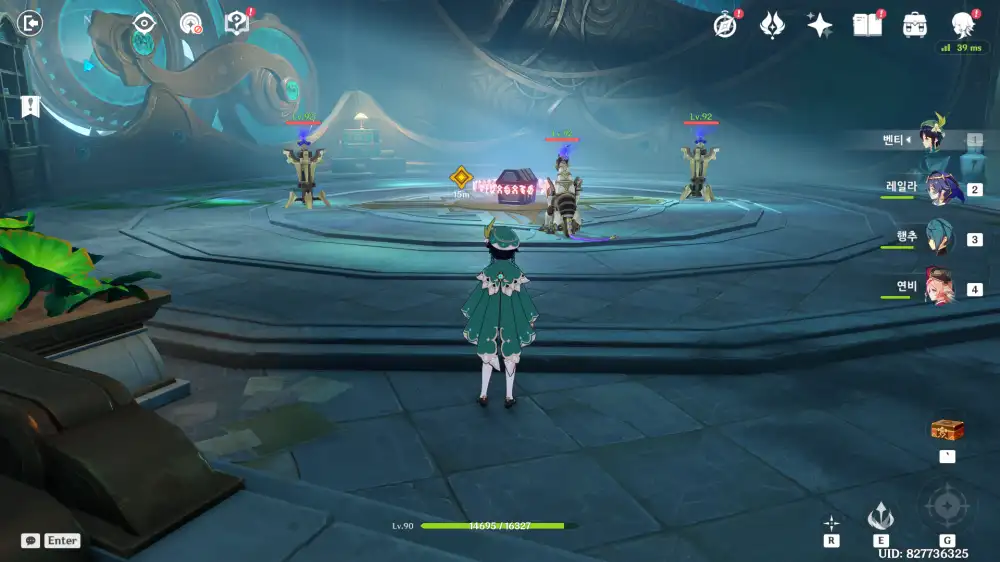Screen dimensions: 1000x562
Task: Select party member 벤티
Action: [936, 140]
